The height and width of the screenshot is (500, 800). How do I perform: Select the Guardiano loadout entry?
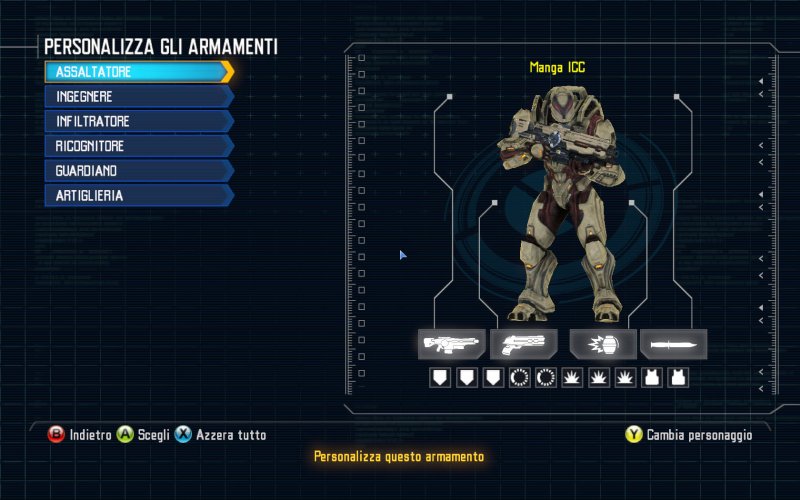click(x=138, y=171)
